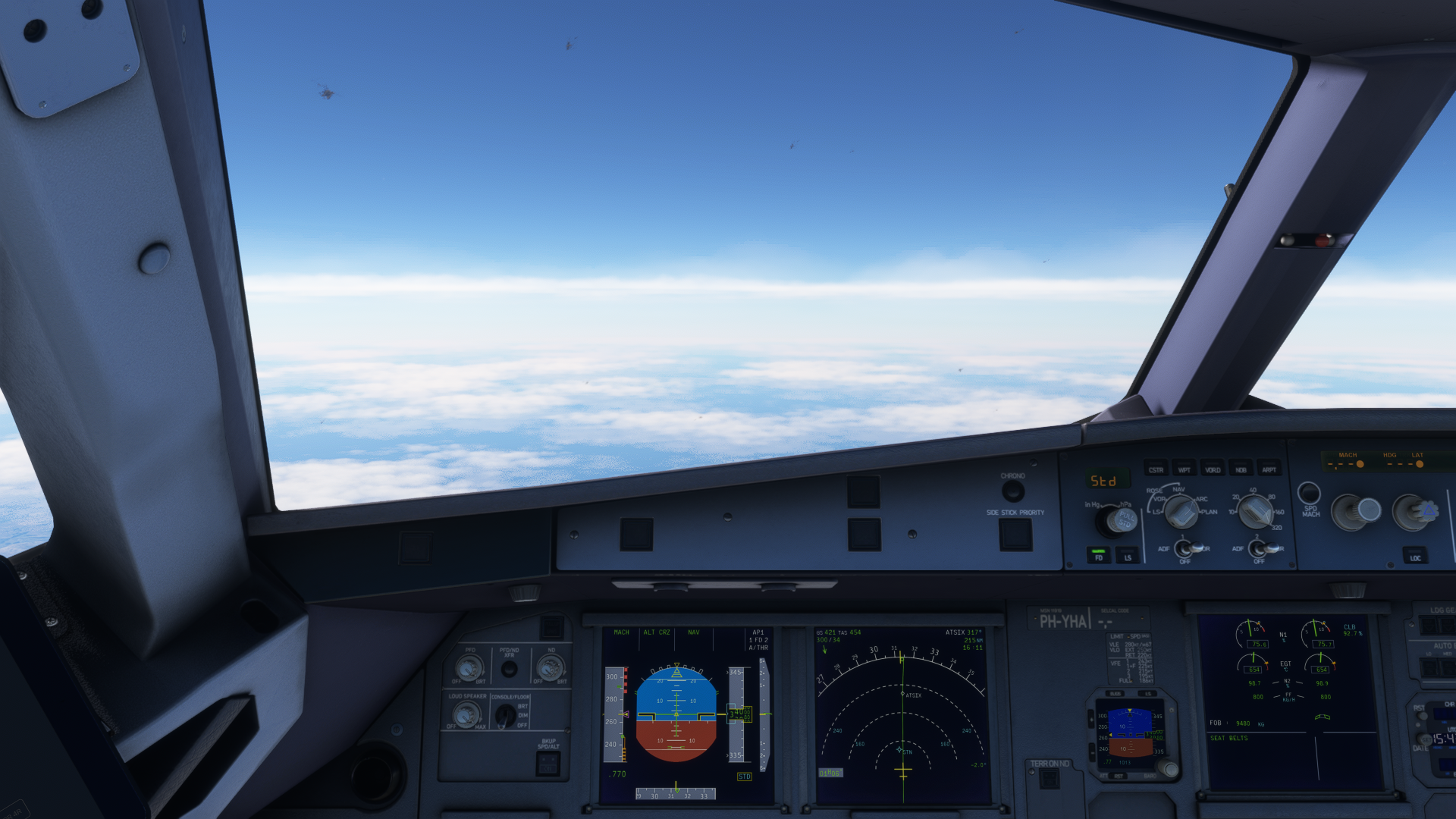The width and height of the screenshot is (1456, 819).
Task: Toggle the FD flight director button
Action: click(1099, 555)
